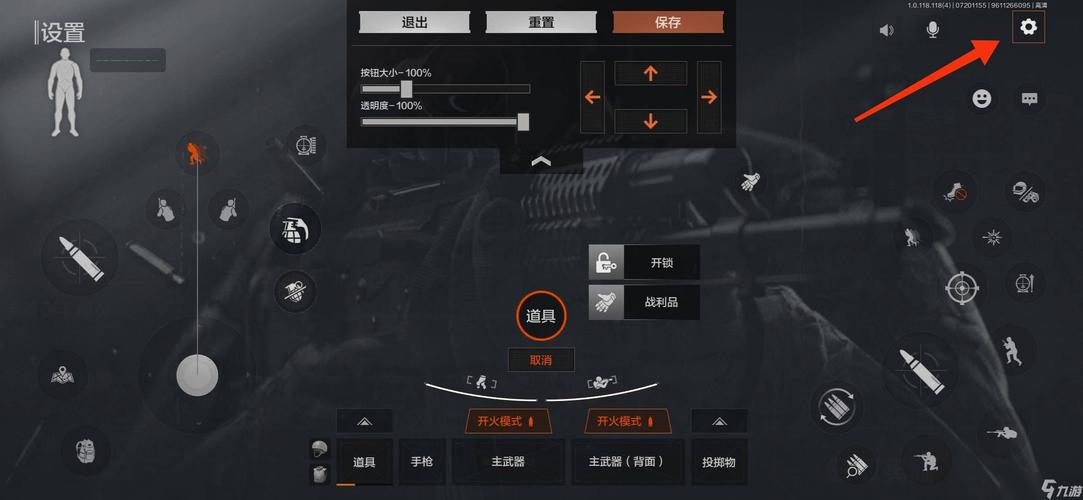Click the 取消 cancel button
Screen dimensions: 1083x500
click(541, 360)
